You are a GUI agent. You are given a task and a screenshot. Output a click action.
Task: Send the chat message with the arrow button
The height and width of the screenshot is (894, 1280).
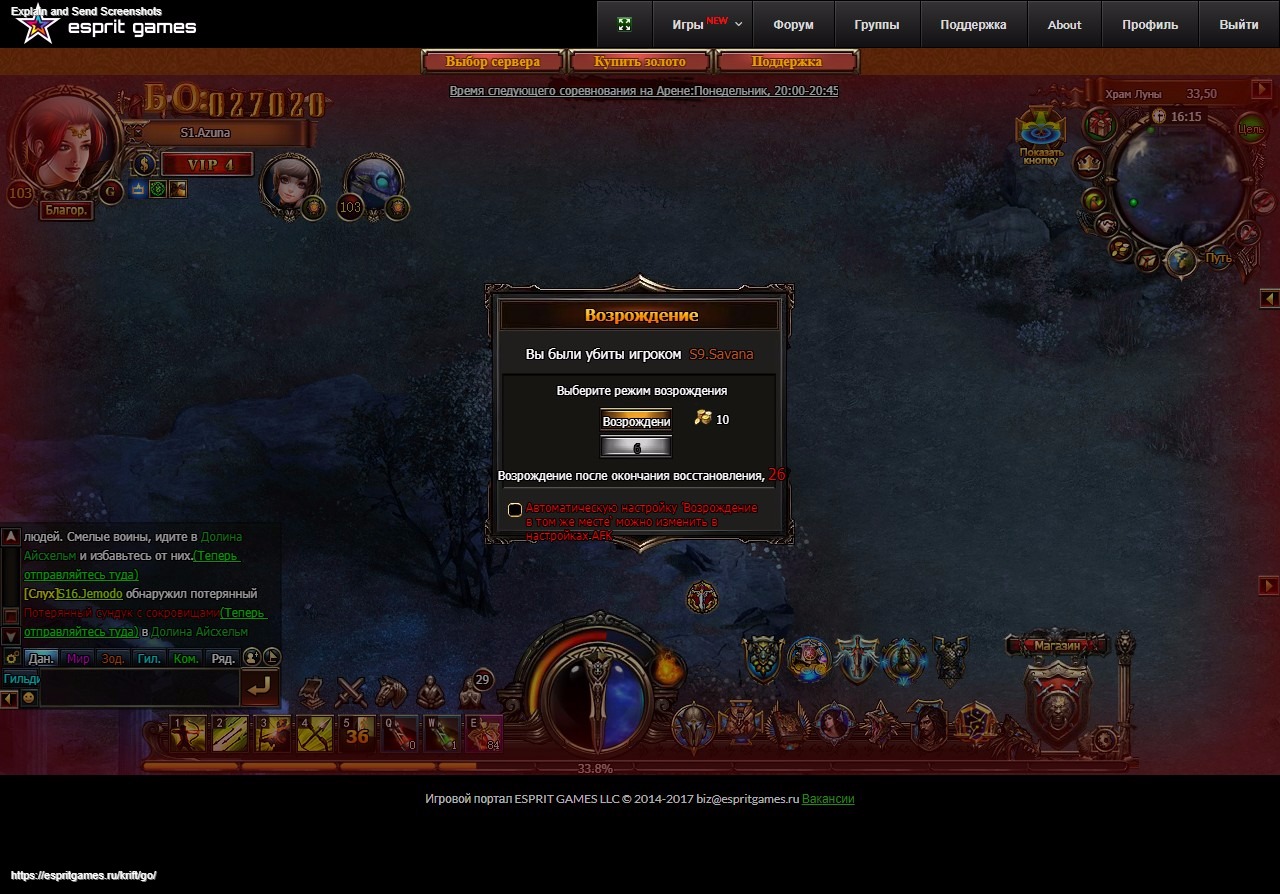click(260, 687)
